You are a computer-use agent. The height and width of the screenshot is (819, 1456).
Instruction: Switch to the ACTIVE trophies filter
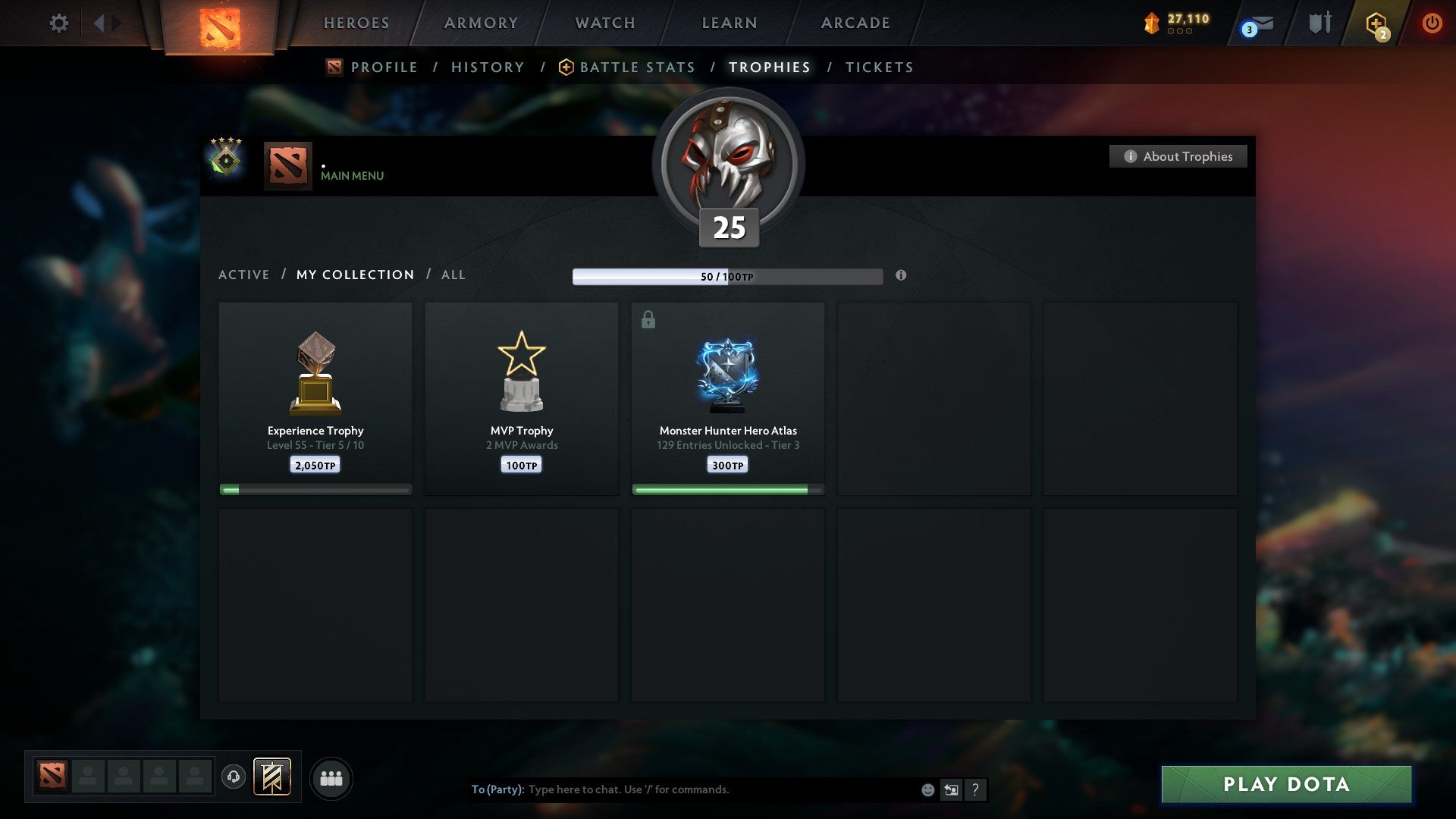tap(244, 275)
